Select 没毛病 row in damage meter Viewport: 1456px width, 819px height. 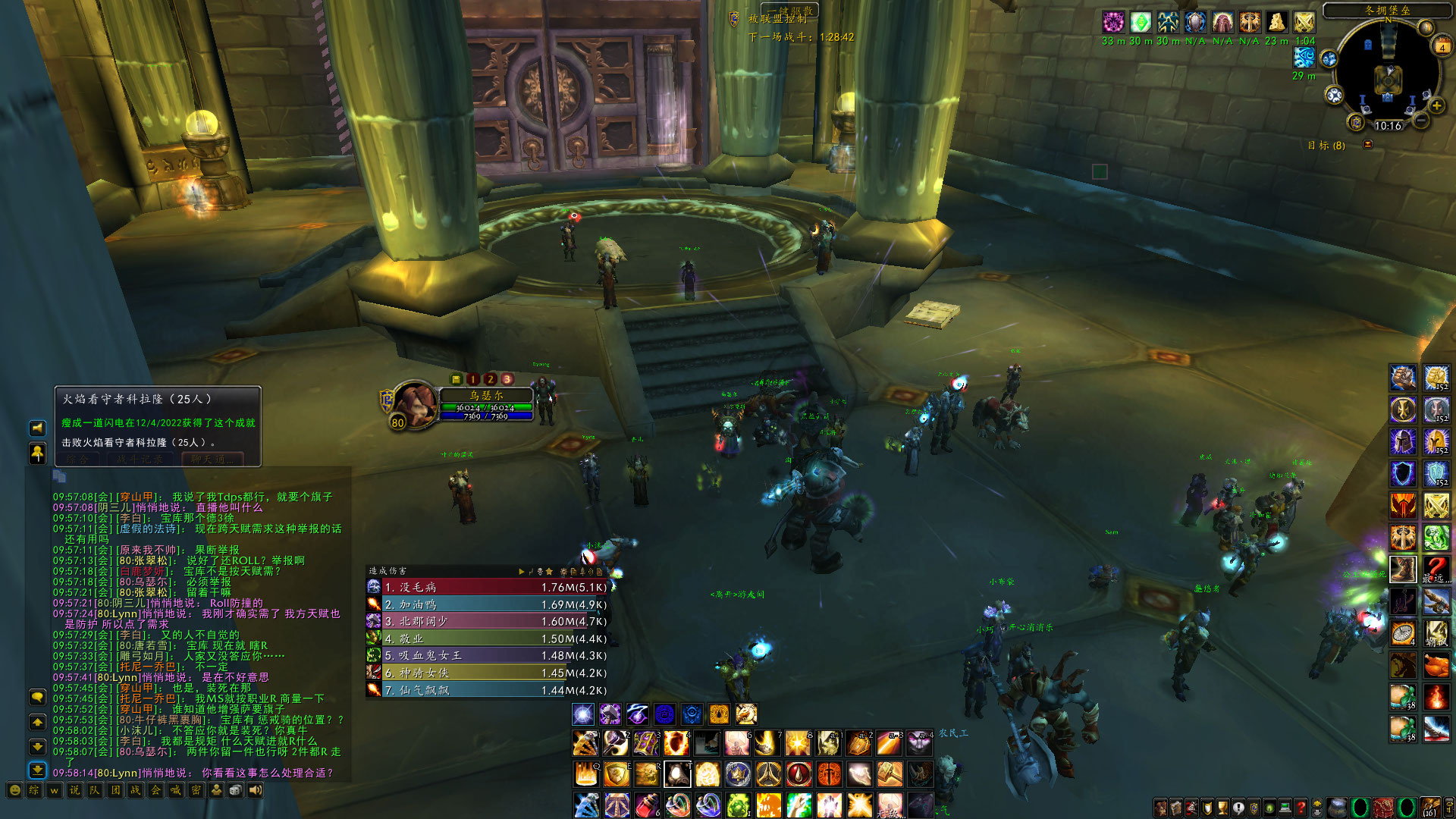pos(487,587)
